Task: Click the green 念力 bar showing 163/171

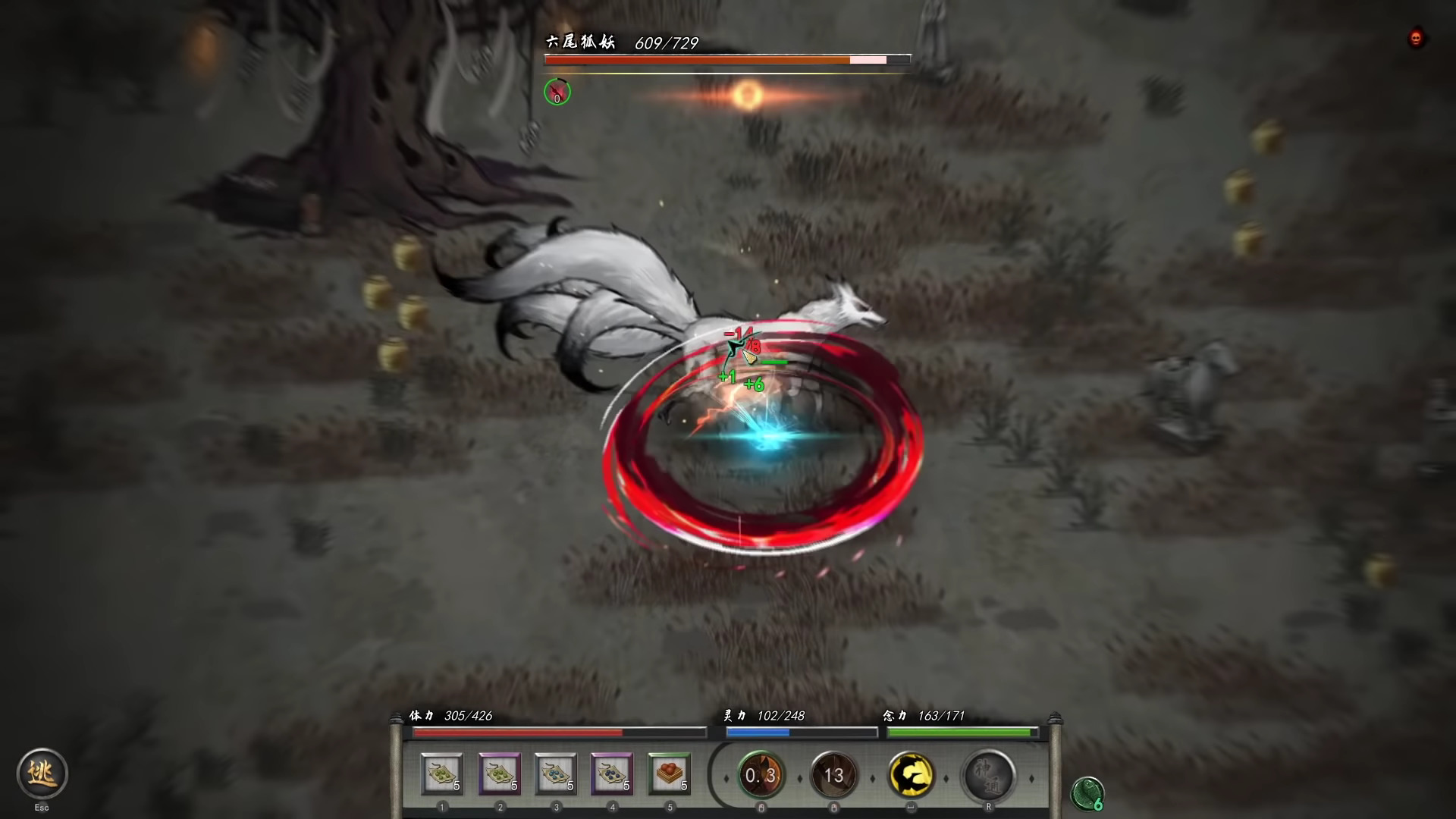Action: pos(962,732)
